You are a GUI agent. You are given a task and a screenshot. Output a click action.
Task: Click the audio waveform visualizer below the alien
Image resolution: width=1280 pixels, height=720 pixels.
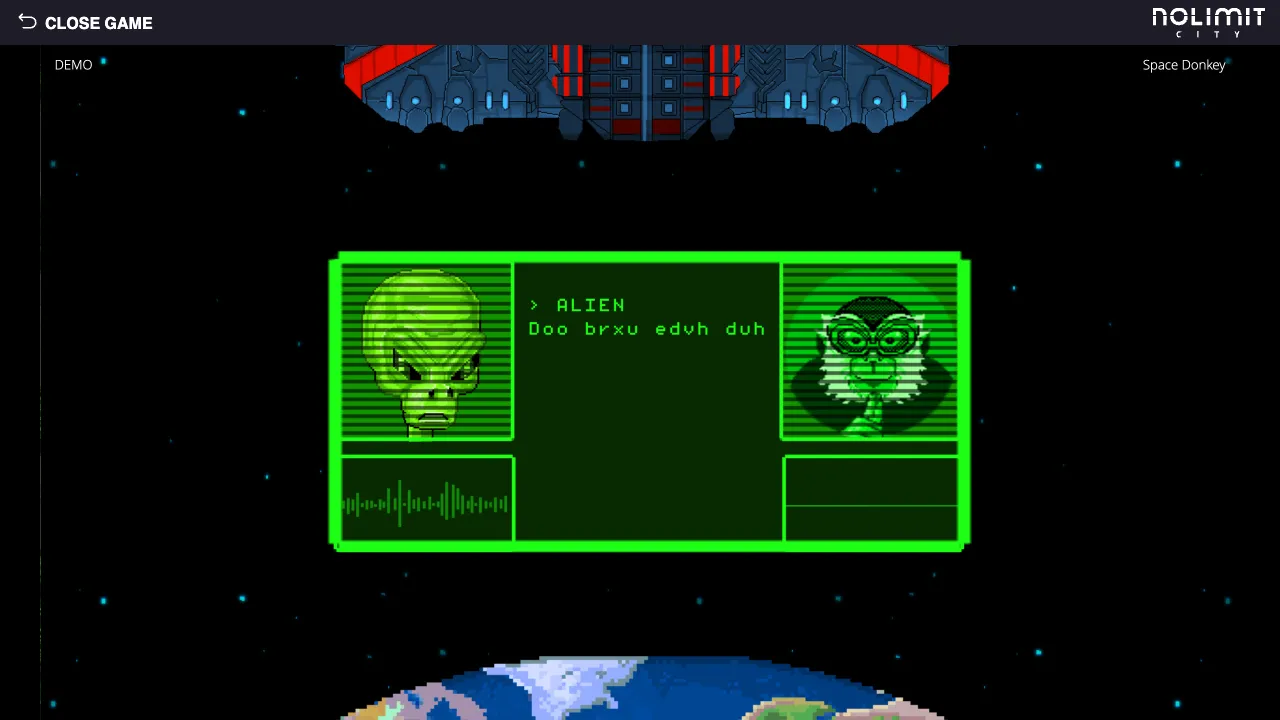point(426,500)
